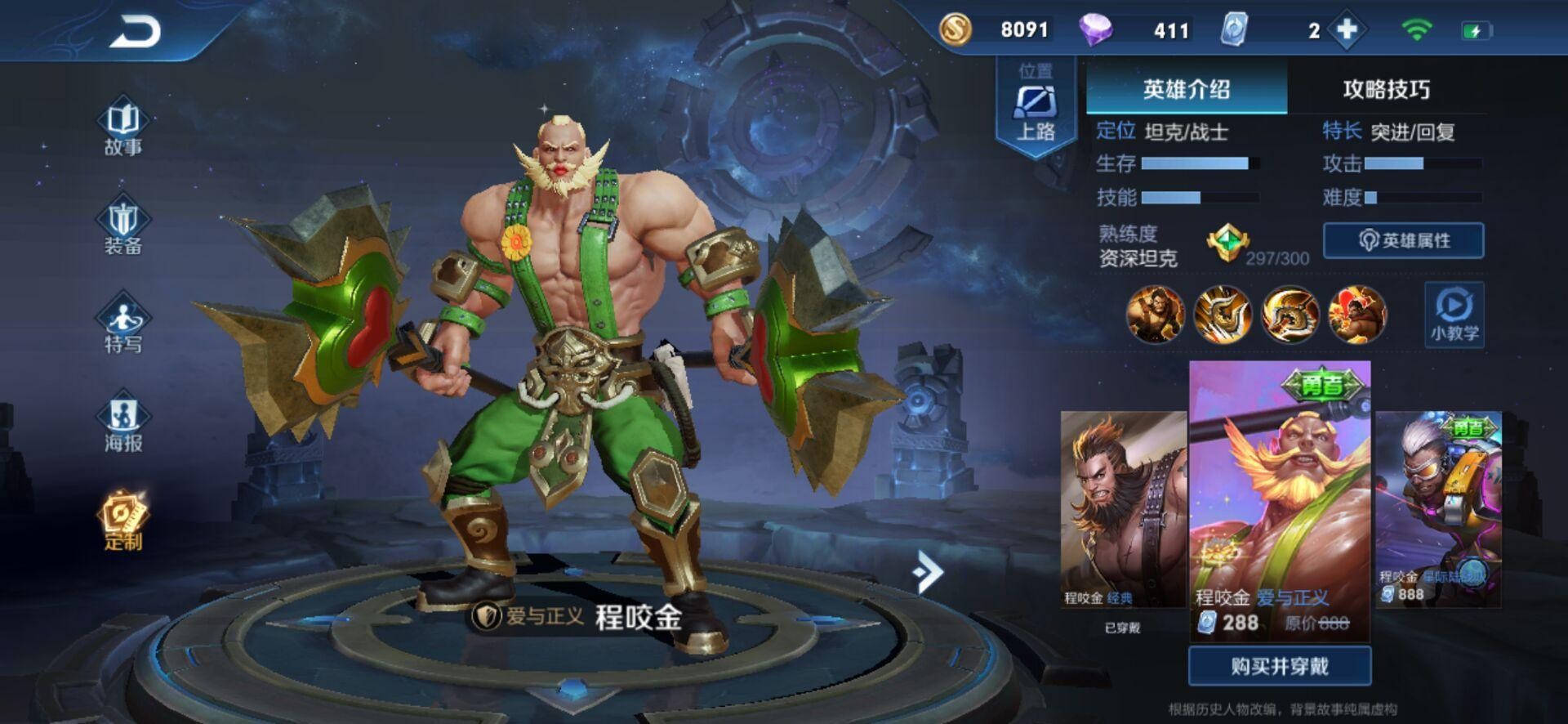Open the 定制 customization section
This screenshot has width=1568, height=724.
[123, 521]
